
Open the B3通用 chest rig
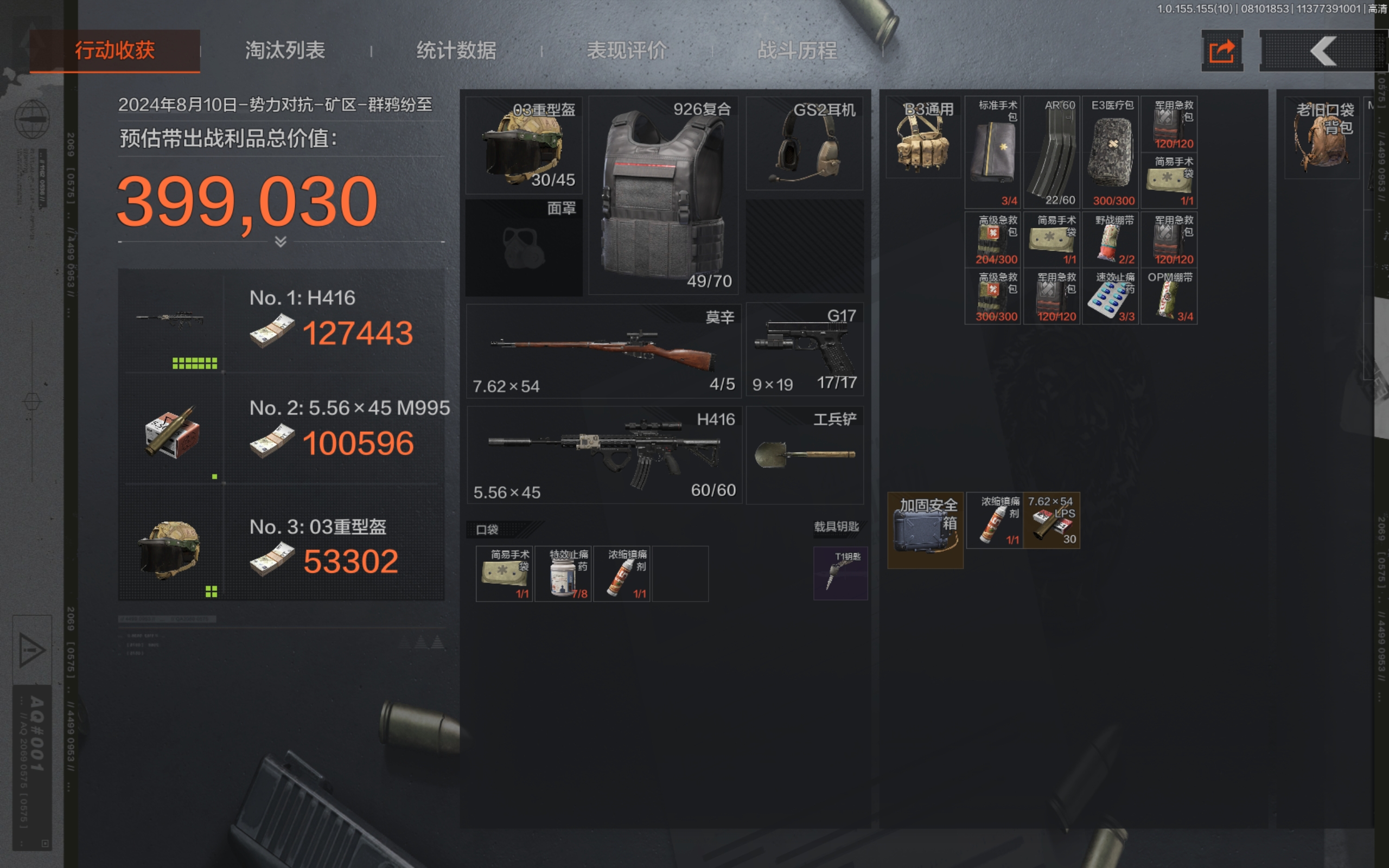click(923, 138)
